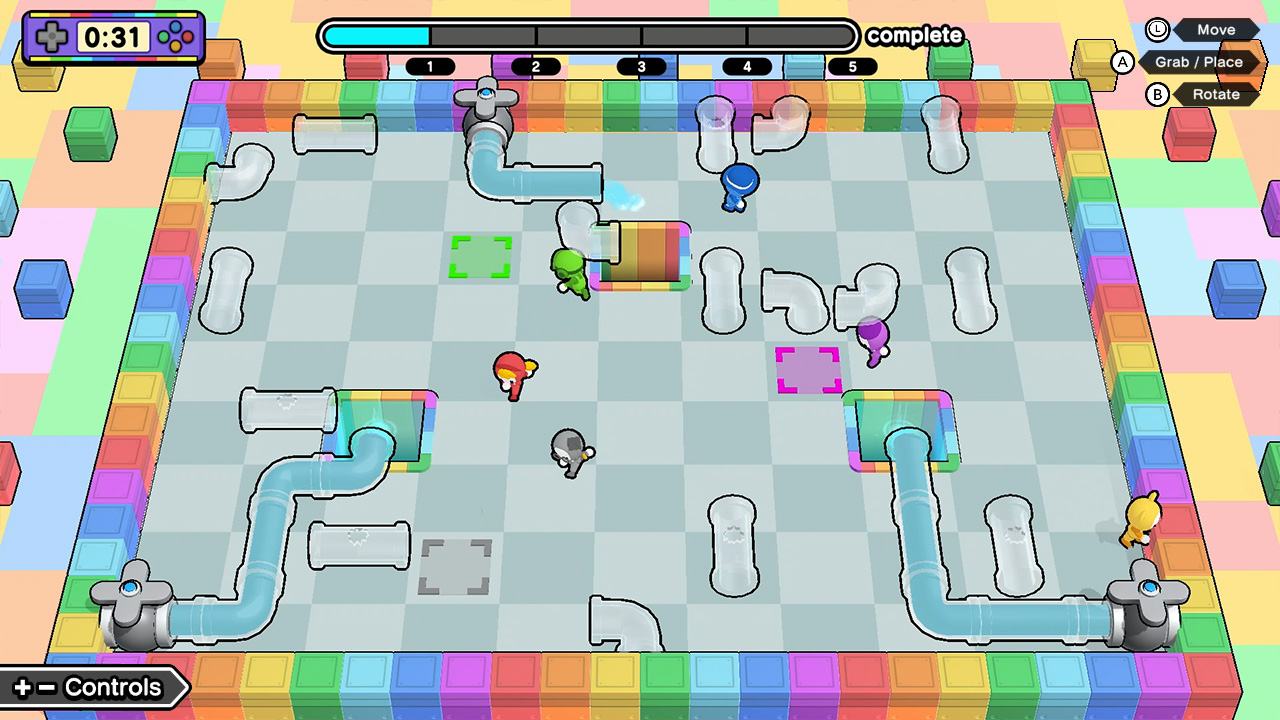Viewport: 1280px width, 720px height.
Task: Expand the stage 3 marker on the progress bar
Action: click(641, 66)
